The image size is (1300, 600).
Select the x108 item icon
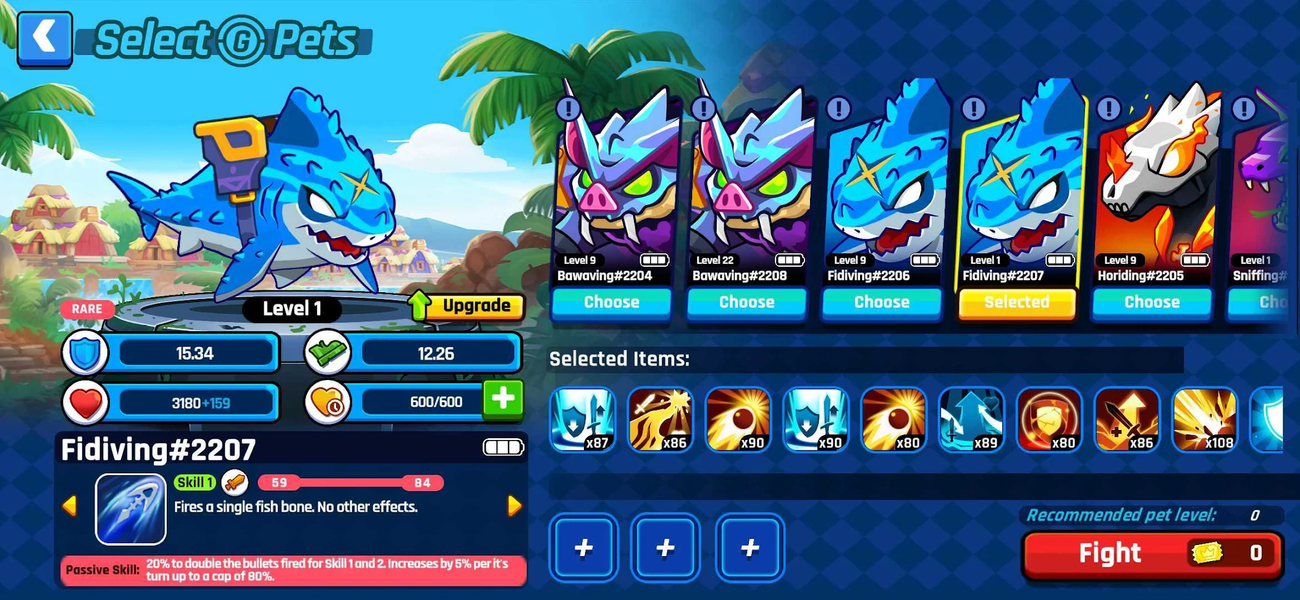pos(1205,419)
